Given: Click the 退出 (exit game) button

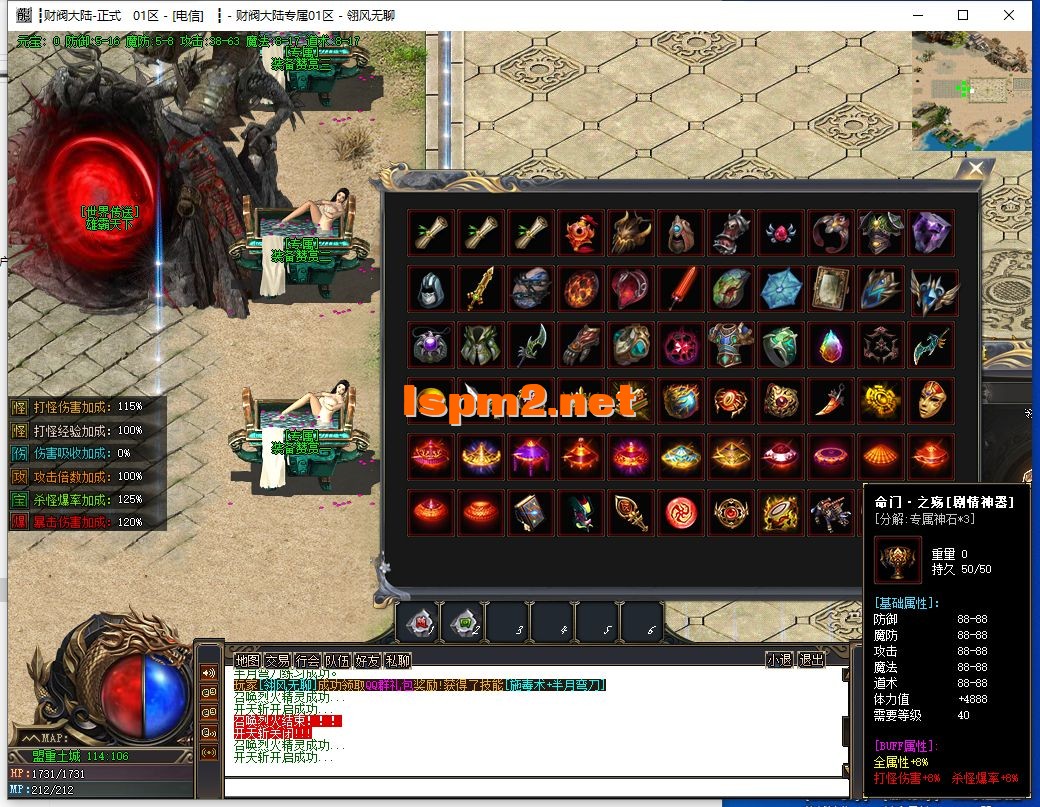Looking at the screenshot, I should point(811,660).
